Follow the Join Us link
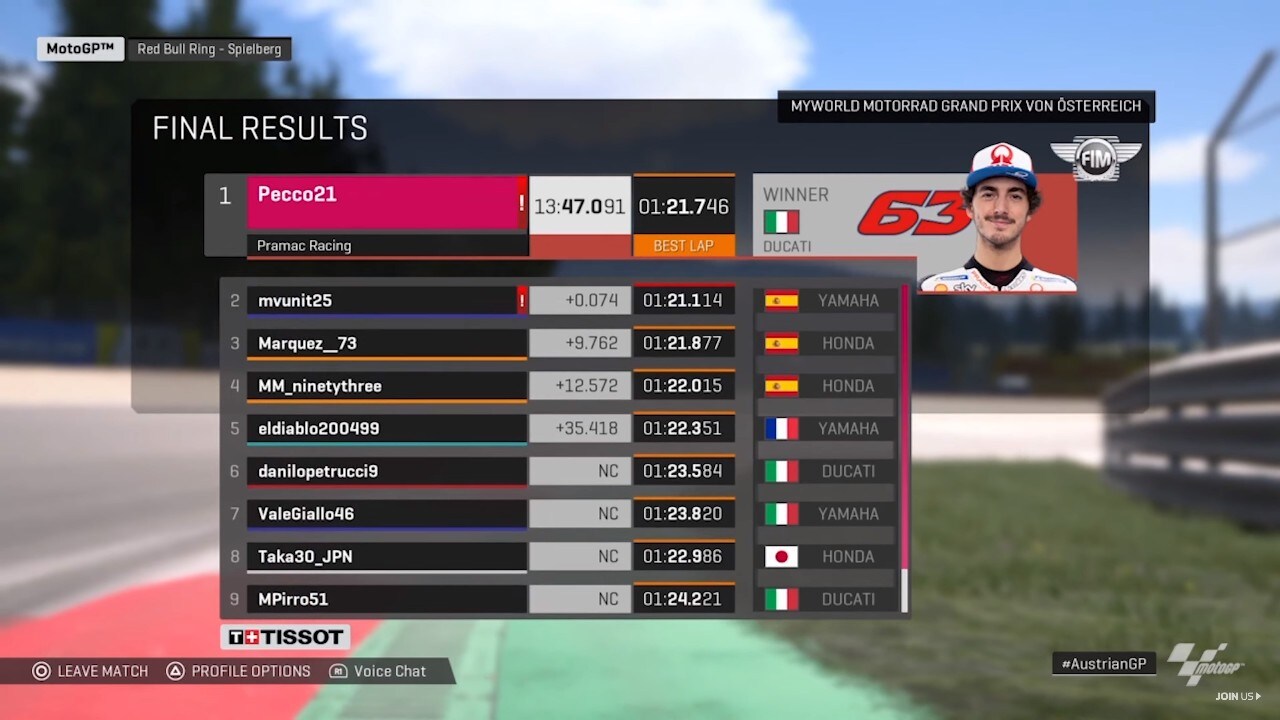This screenshot has width=1280, height=720. 1238,696
